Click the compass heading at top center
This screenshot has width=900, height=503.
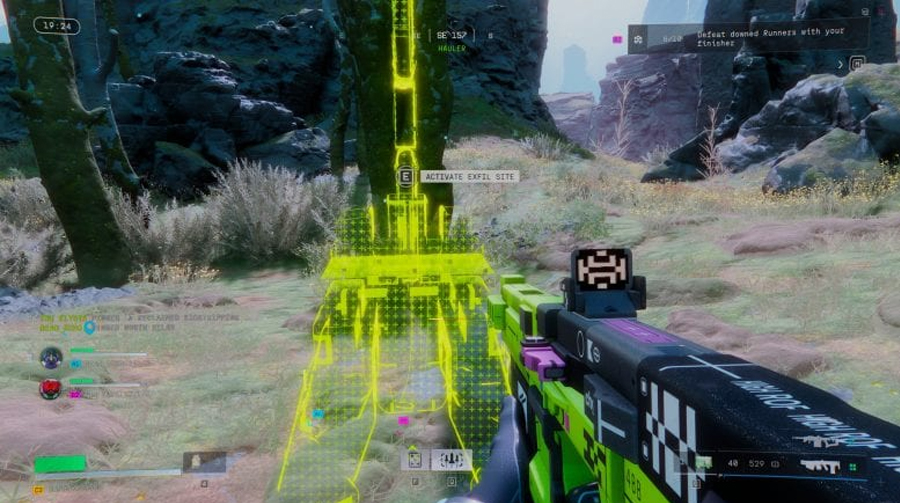pos(452,35)
